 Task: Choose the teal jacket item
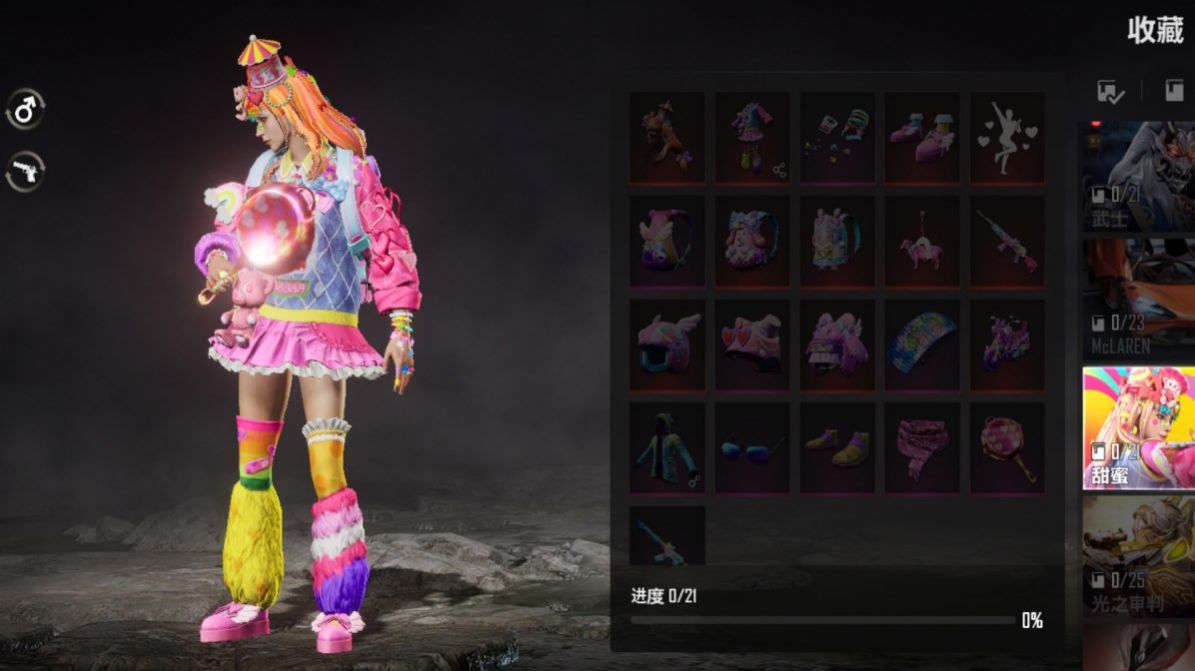pyautogui.click(x=667, y=448)
